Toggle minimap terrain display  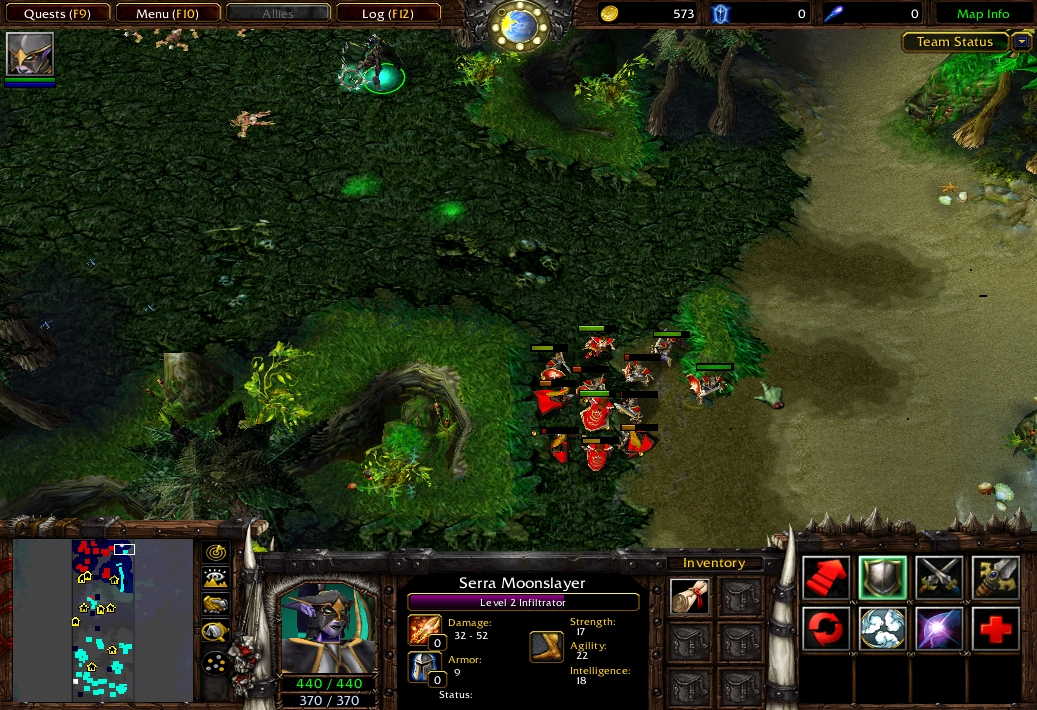tap(216, 578)
